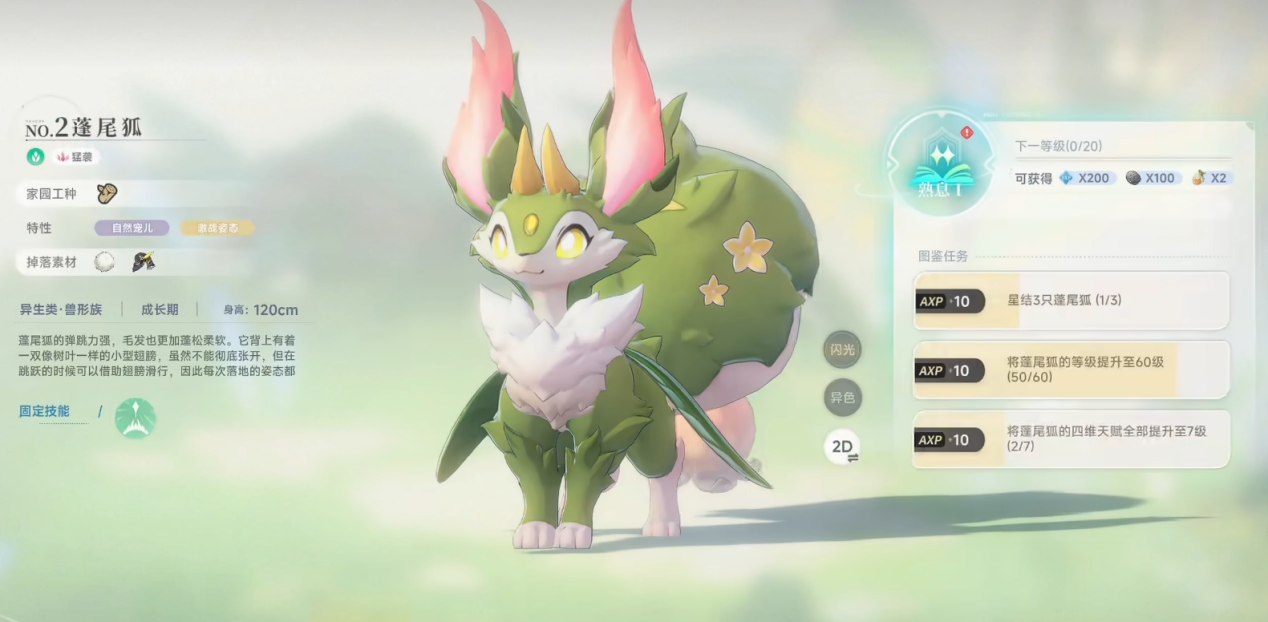The height and width of the screenshot is (622, 1268).
Task: Inspect the white fluff drop material
Action: (x=105, y=262)
